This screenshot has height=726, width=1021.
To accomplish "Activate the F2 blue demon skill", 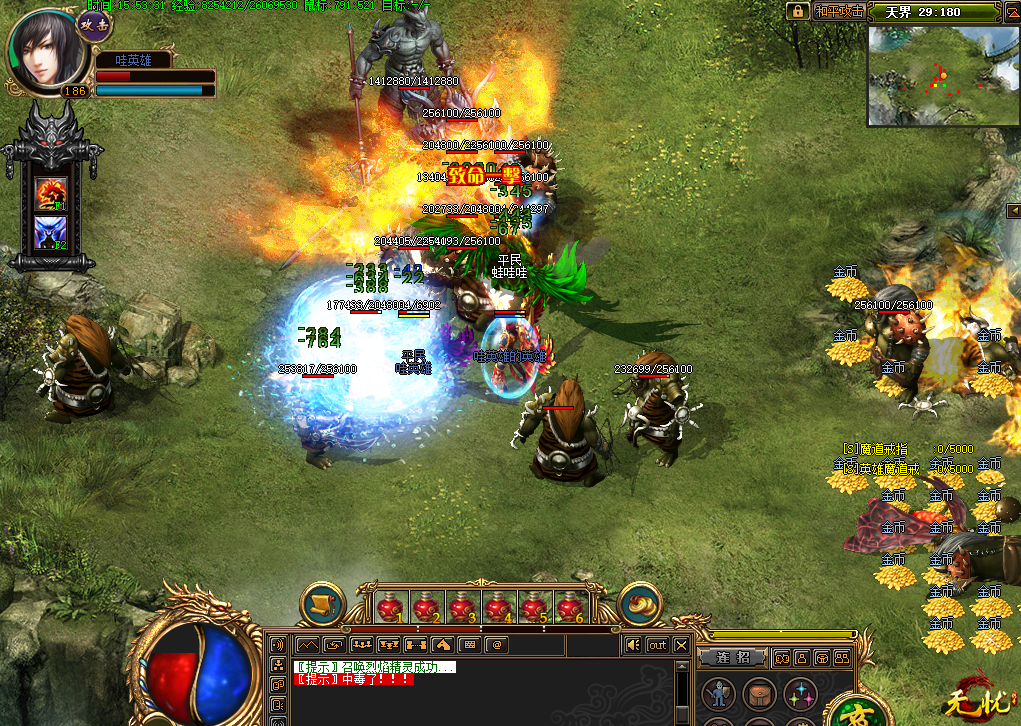I will click(x=50, y=232).
